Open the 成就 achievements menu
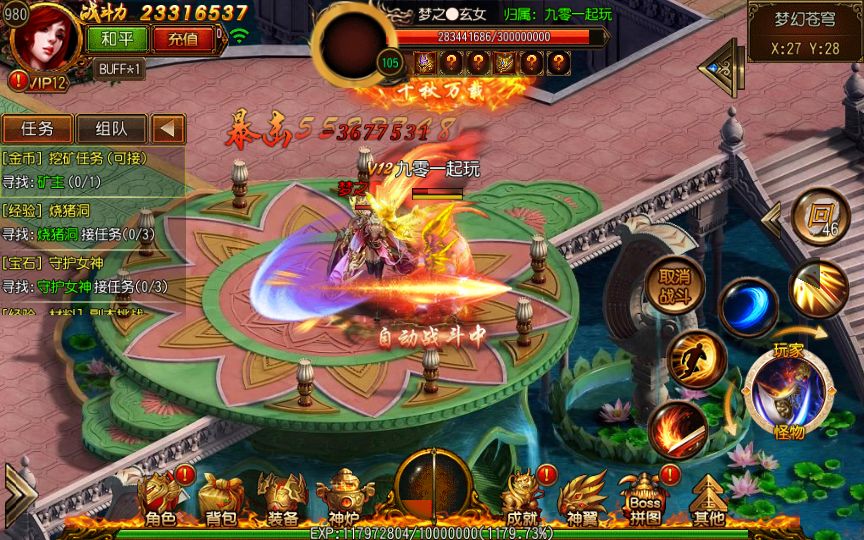This screenshot has width=864, height=540. [x=522, y=499]
